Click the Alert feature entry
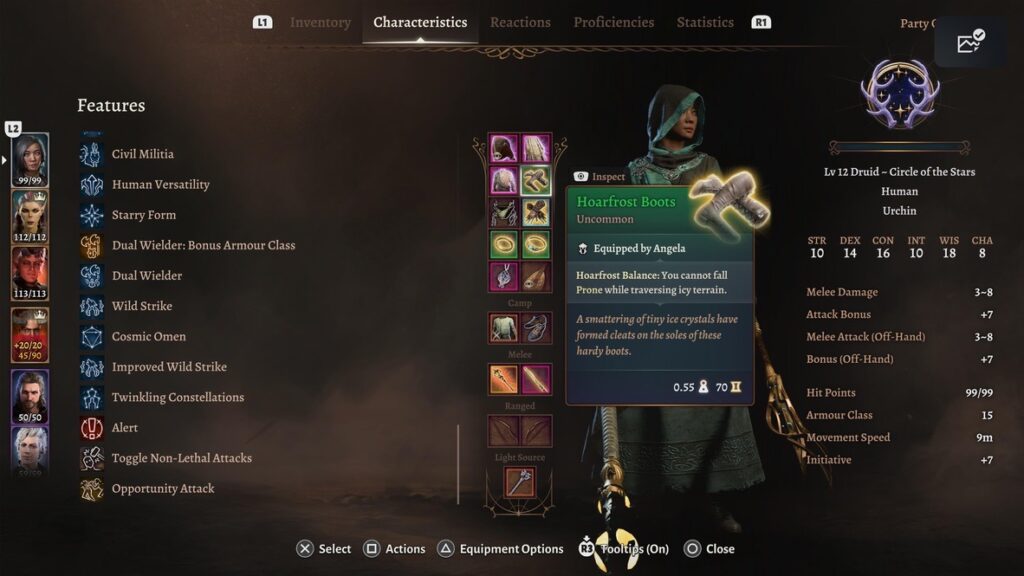The image size is (1024, 576). 124,428
